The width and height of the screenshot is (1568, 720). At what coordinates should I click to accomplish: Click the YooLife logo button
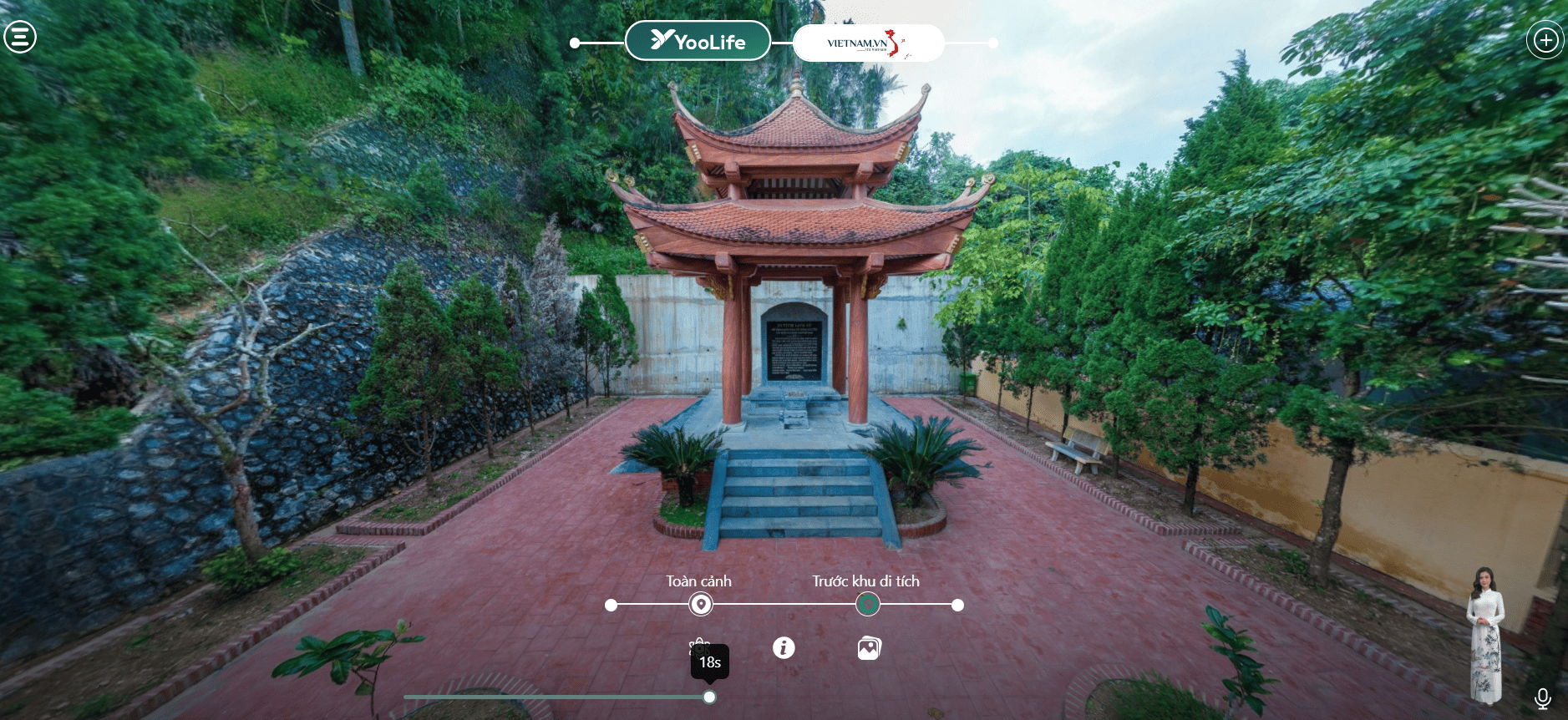coord(698,41)
